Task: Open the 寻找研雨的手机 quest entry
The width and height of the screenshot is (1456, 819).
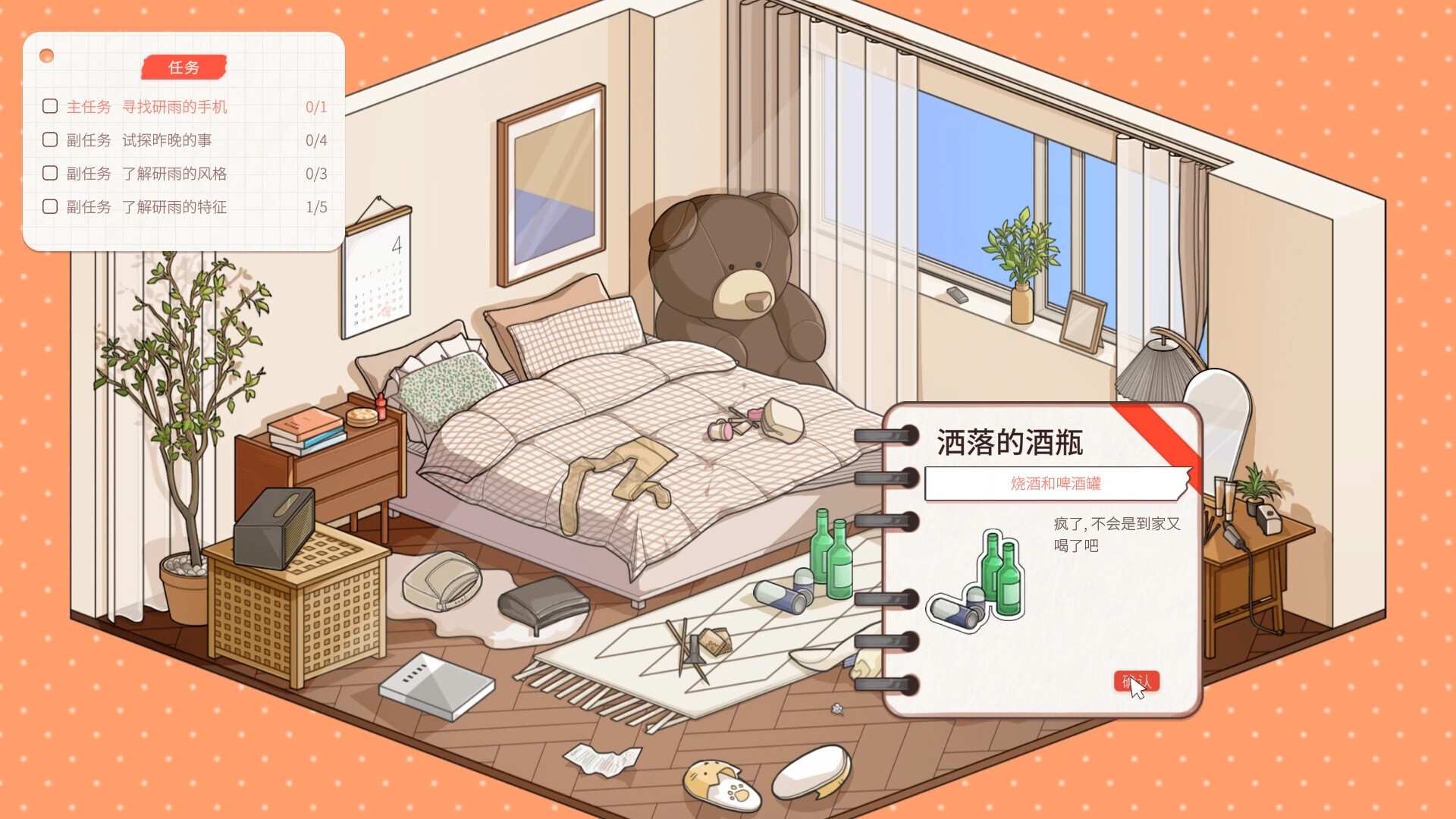Action: point(174,106)
